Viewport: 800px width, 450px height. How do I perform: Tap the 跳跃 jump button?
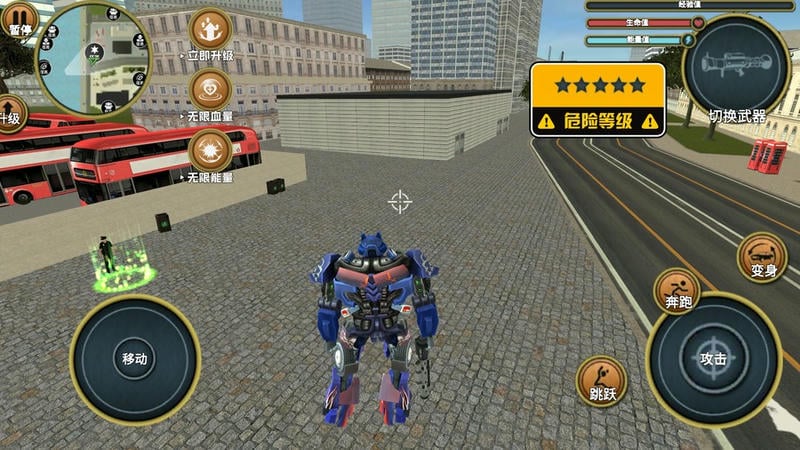pyautogui.click(x=602, y=381)
